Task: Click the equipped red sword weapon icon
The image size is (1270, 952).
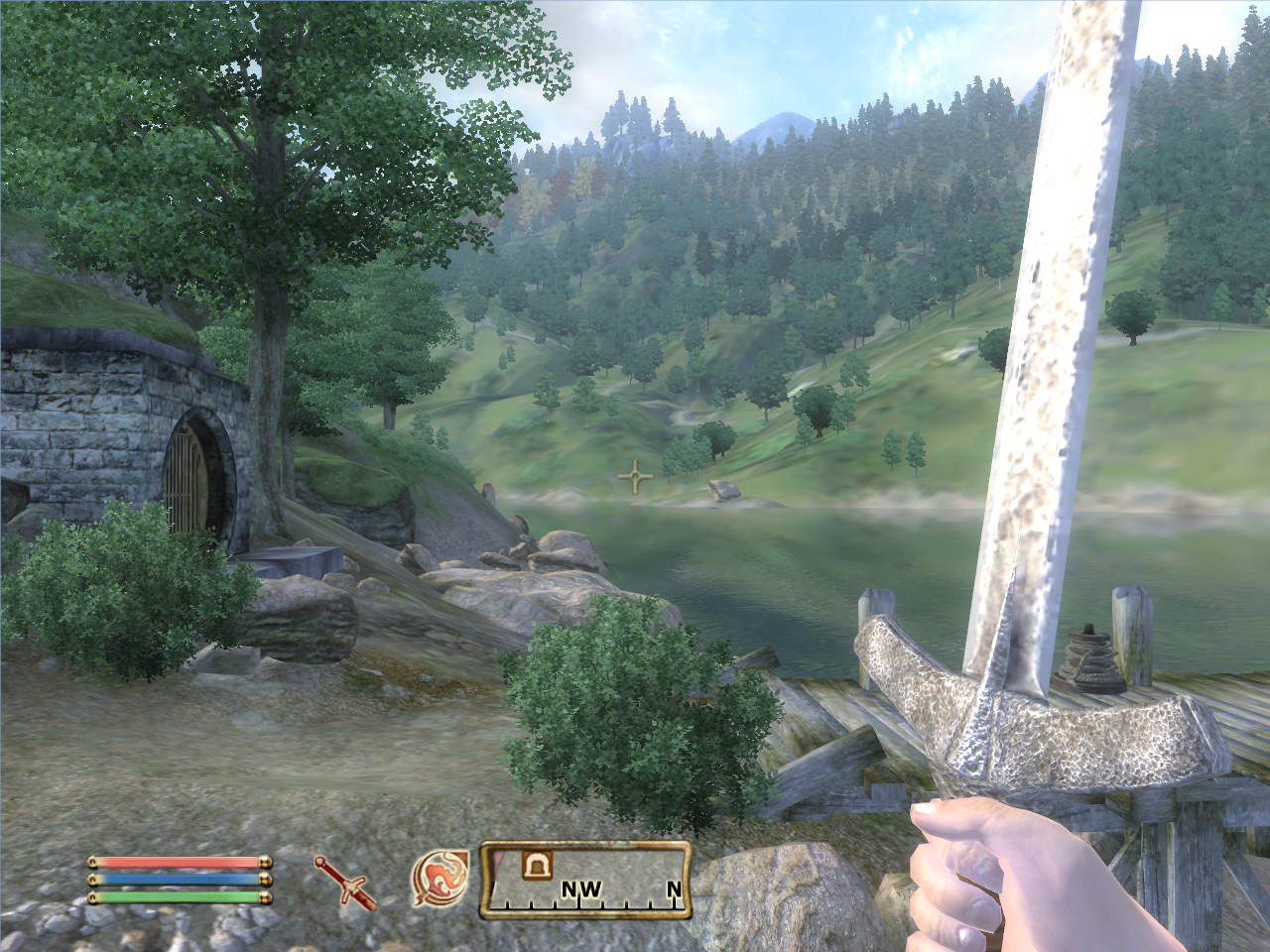Action: pos(345,882)
